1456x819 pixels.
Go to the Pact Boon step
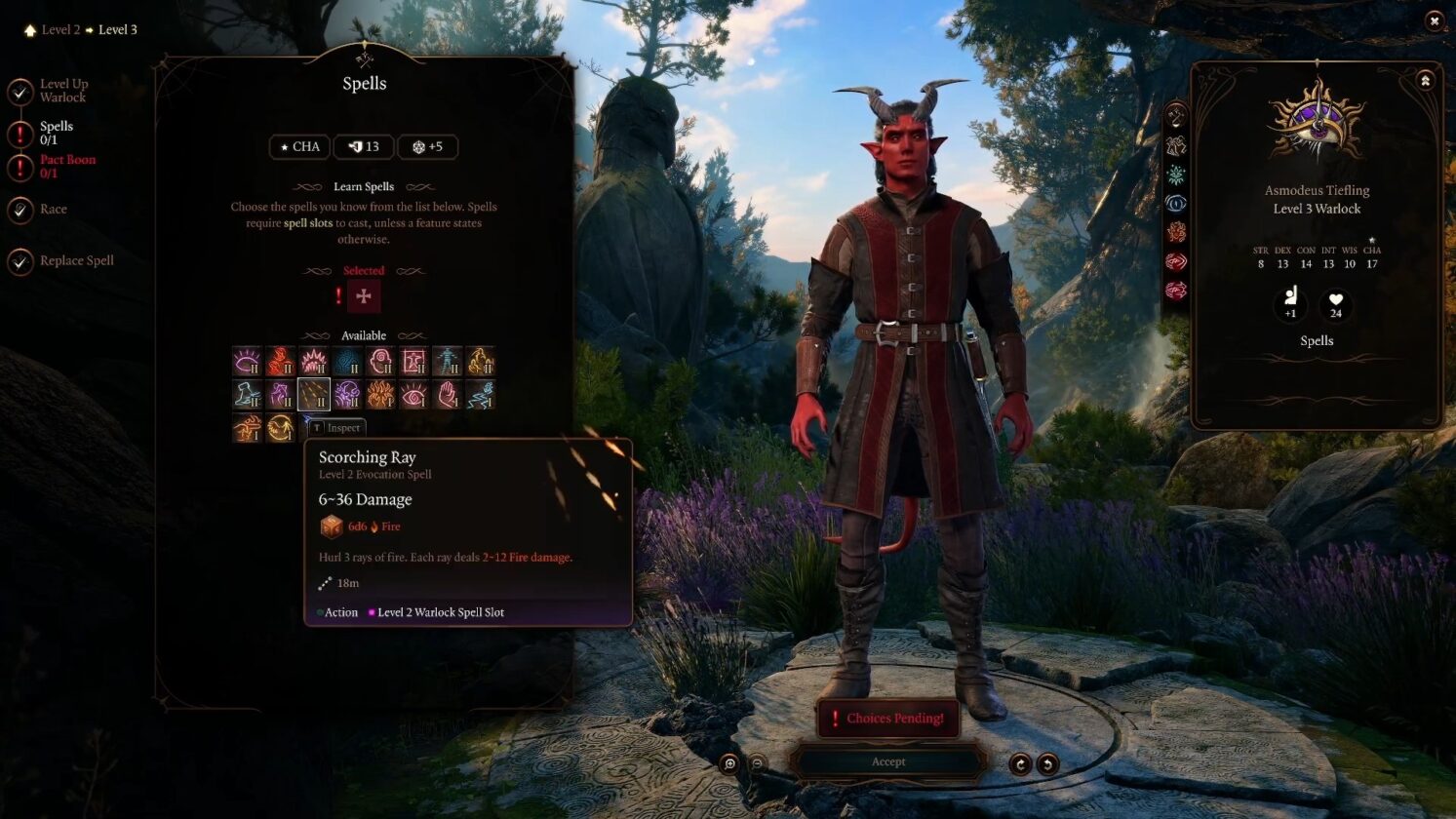(66, 166)
